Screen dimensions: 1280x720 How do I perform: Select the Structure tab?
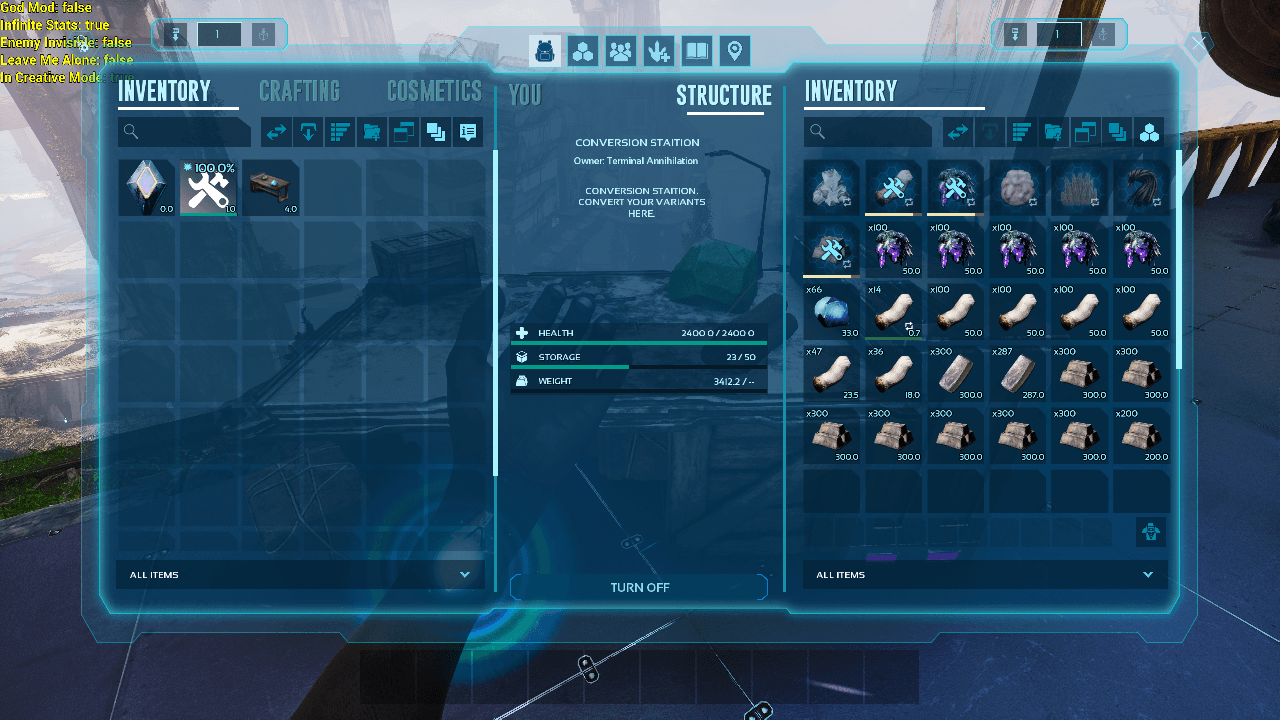[x=724, y=95]
